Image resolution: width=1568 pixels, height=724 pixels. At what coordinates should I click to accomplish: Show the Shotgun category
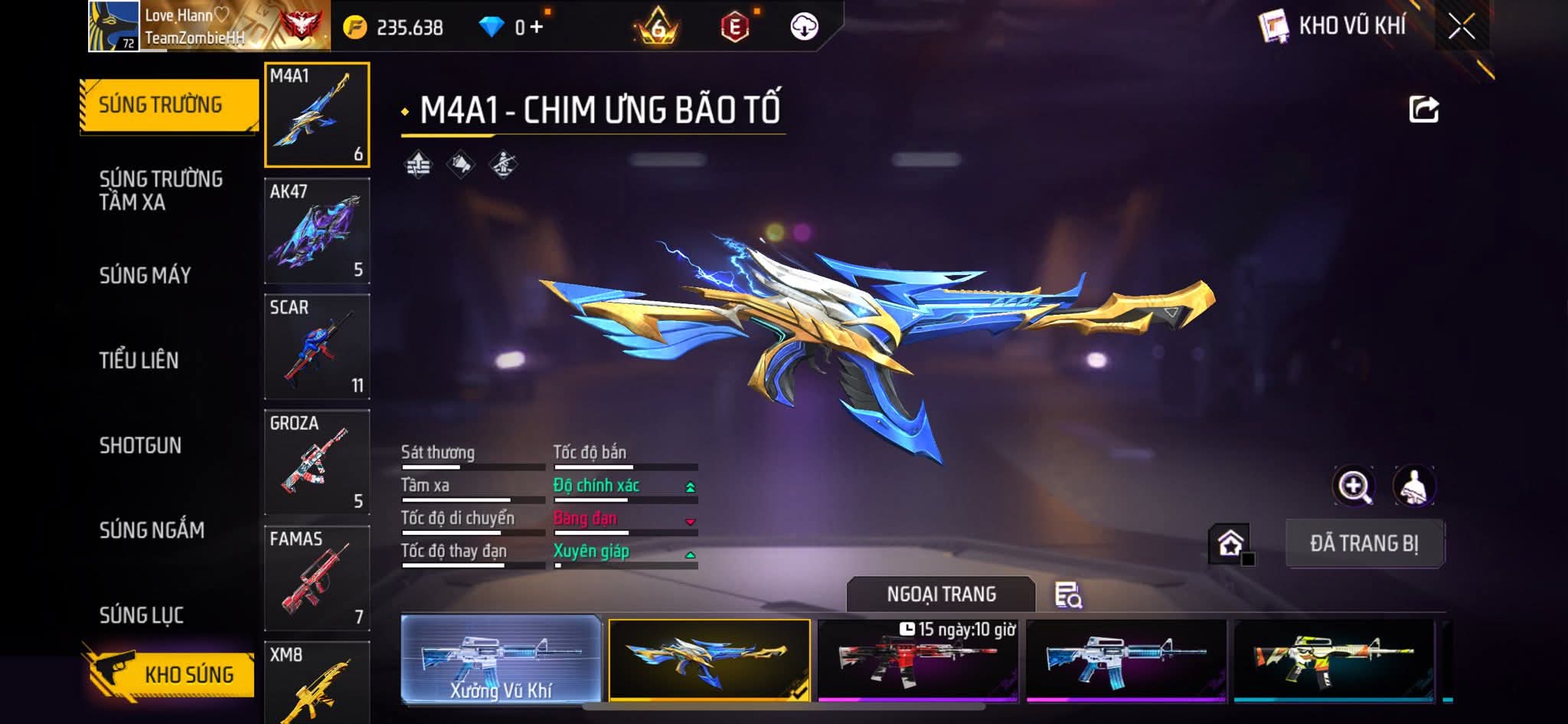(140, 445)
